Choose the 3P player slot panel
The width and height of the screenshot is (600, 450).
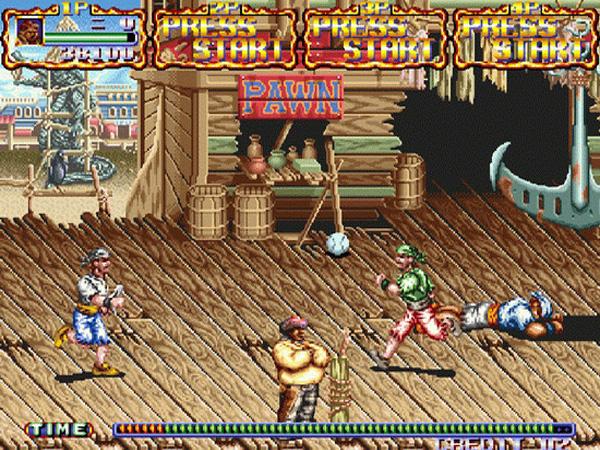(375, 37)
